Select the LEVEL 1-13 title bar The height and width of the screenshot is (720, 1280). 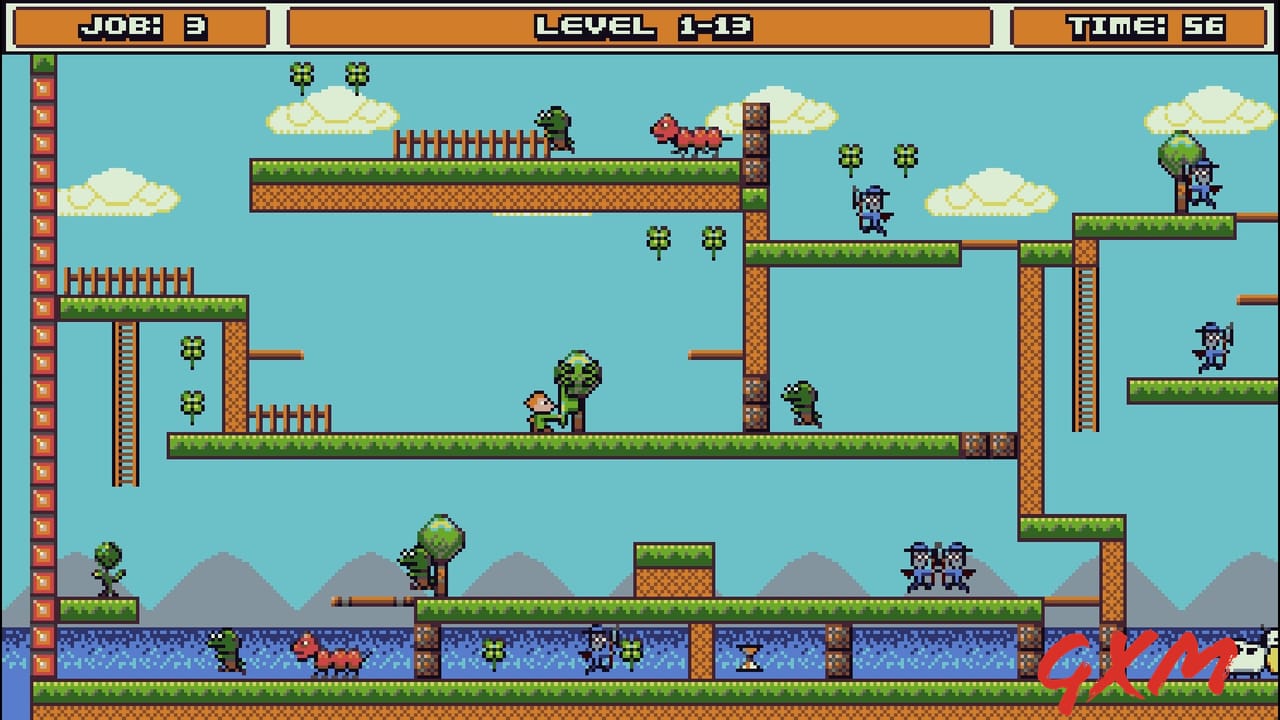click(x=640, y=25)
